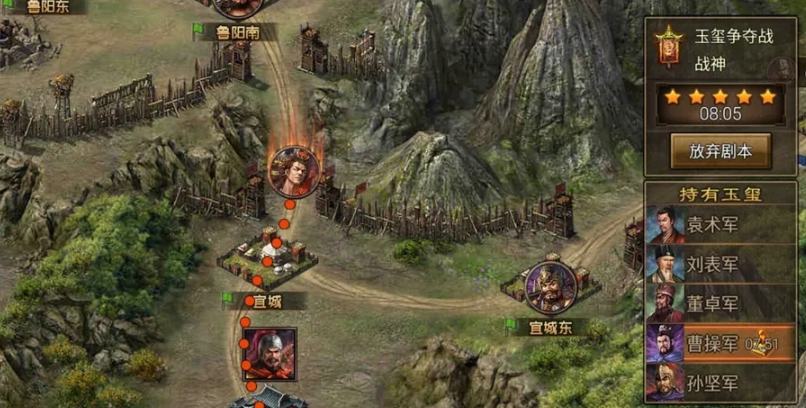The width and height of the screenshot is (806, 408).
Task: Select the 董卓军 faction entry
Action: (712, 304)
